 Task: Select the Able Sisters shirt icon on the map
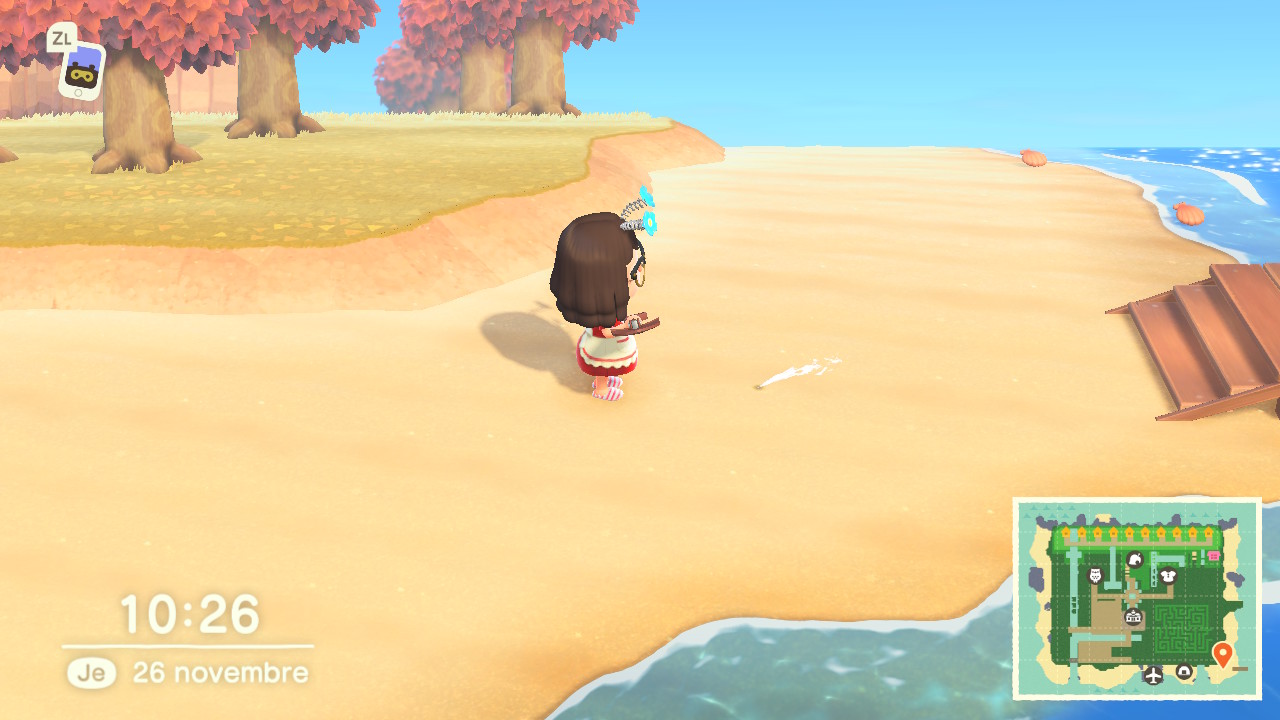[1167, 575]
